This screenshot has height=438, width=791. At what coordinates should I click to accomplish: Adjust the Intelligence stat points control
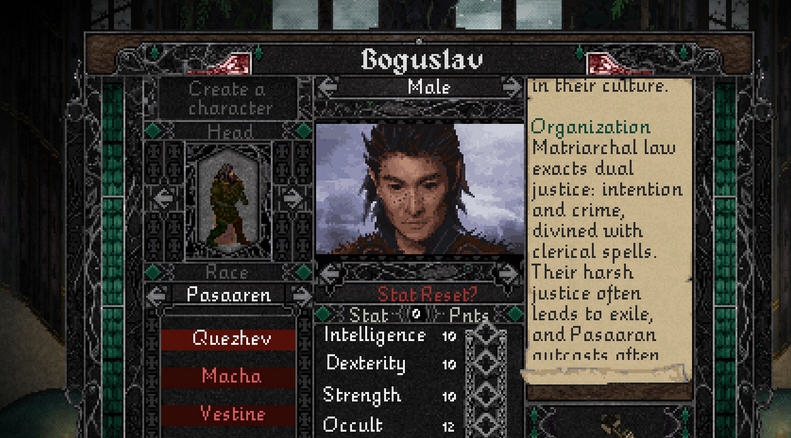(x=487, y=337)
